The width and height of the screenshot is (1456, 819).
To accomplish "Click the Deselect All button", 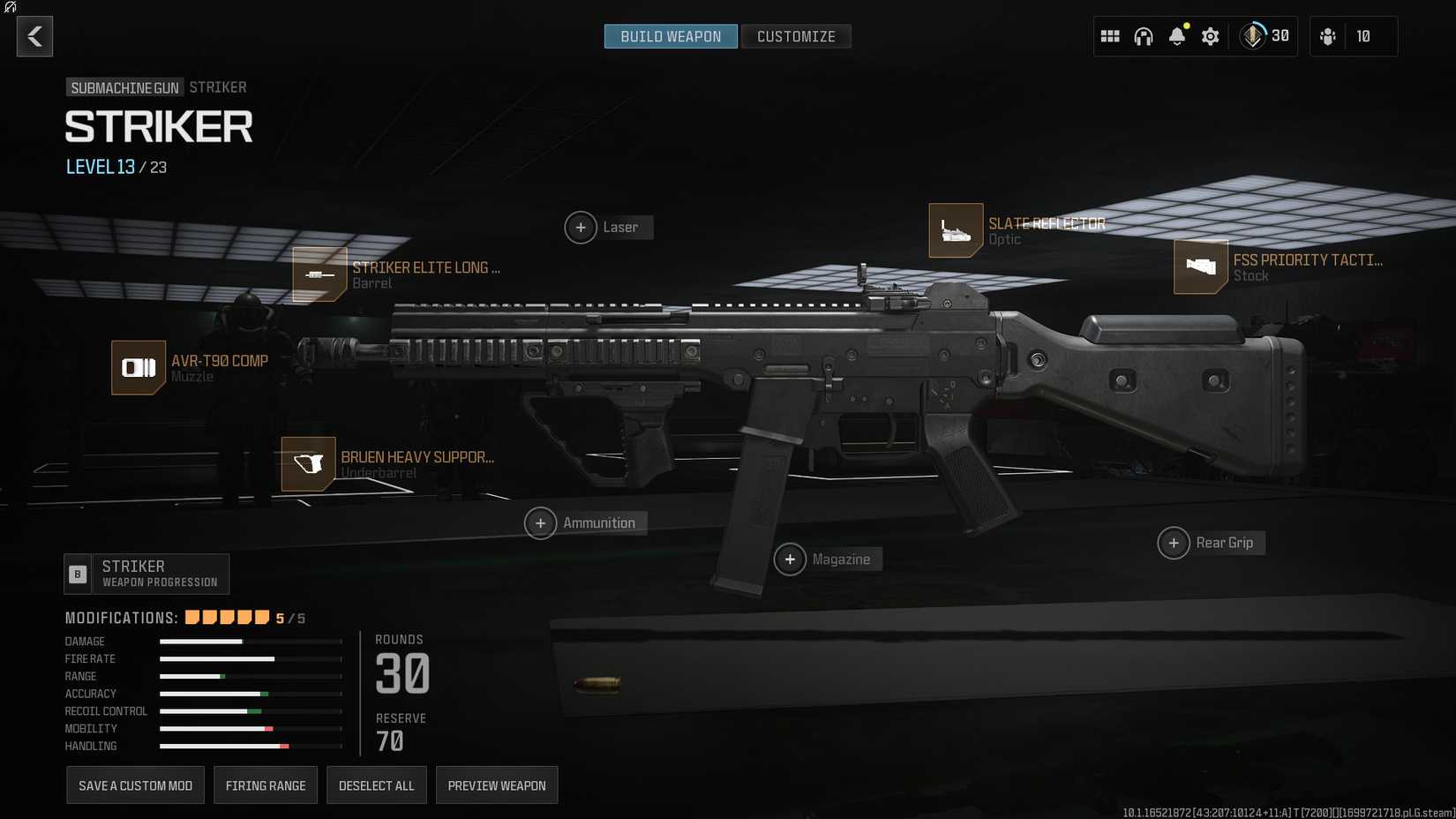I will pyautogui.click(x=376, y=785).
